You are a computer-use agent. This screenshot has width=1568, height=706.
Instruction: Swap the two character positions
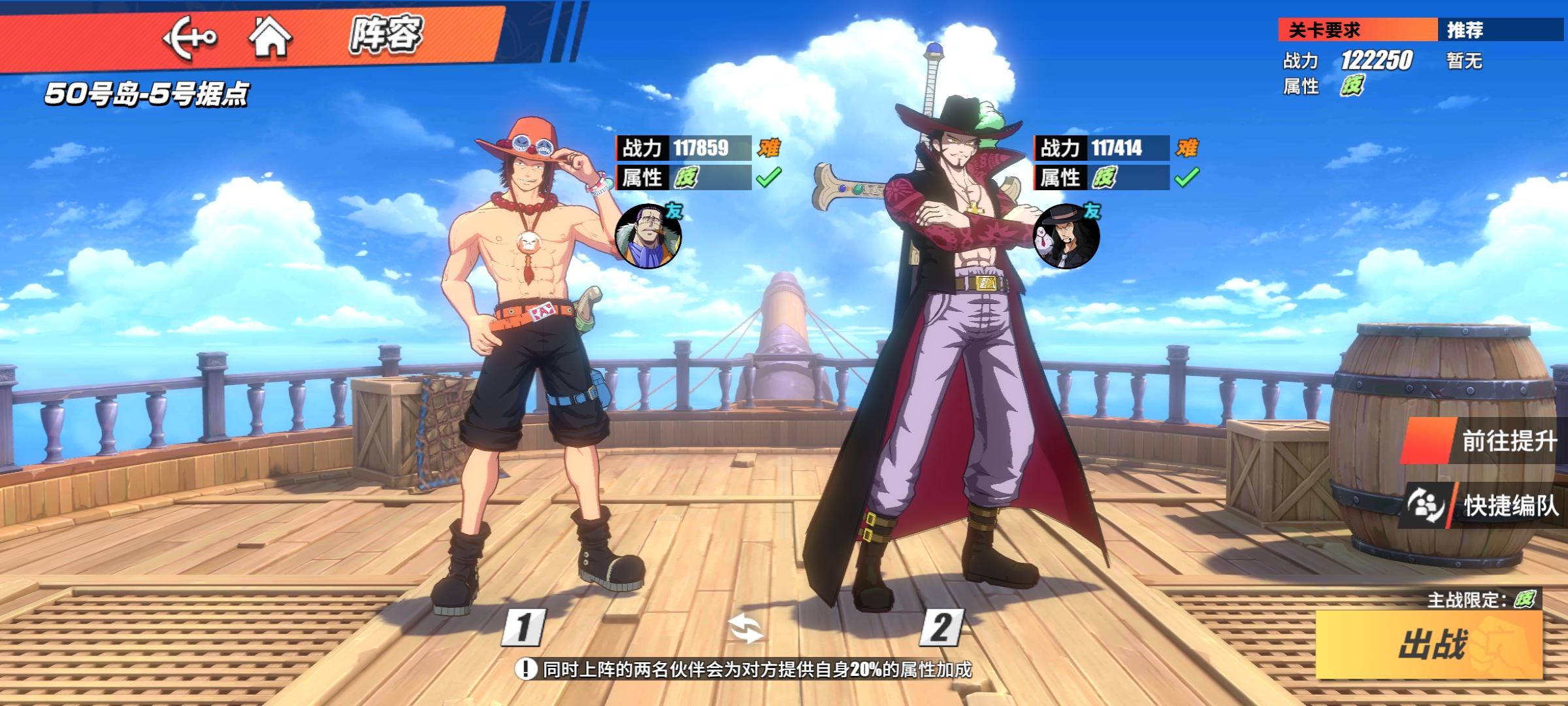[745, 630]
